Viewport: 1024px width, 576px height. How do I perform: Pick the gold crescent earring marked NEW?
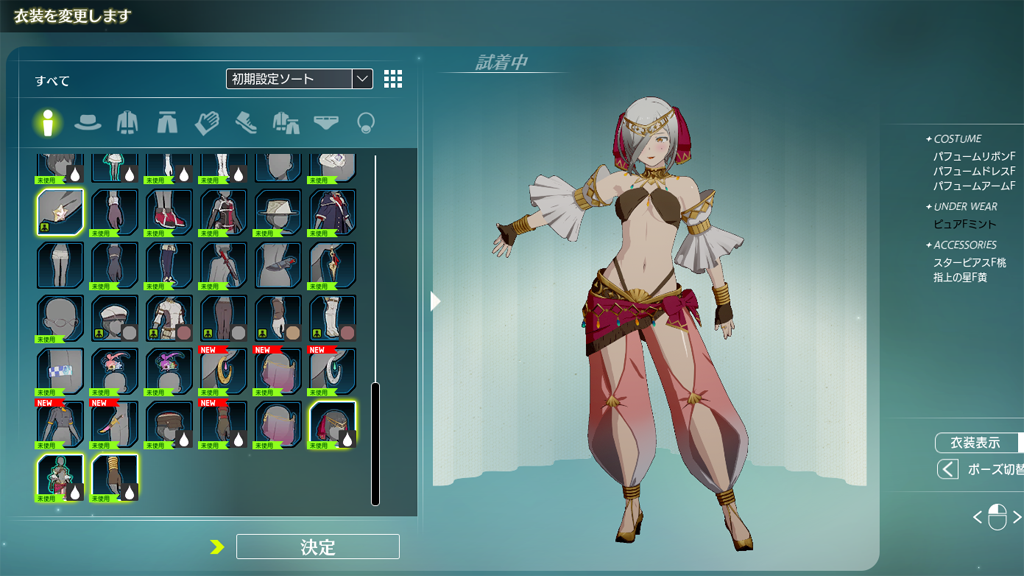pyautogui.click(x=222, y=371)
